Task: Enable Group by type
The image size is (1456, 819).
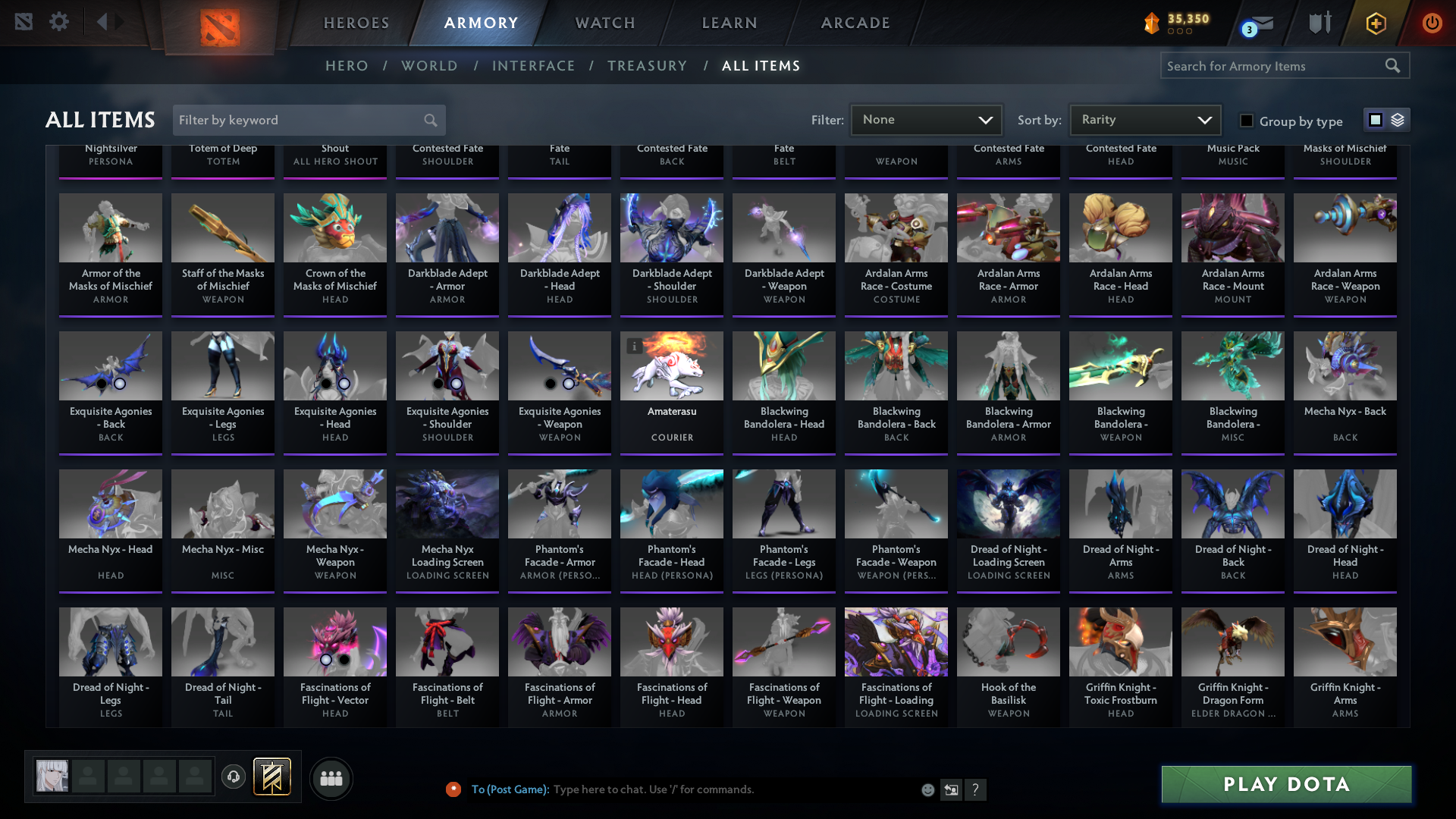Action: [x=1246, y=120]
